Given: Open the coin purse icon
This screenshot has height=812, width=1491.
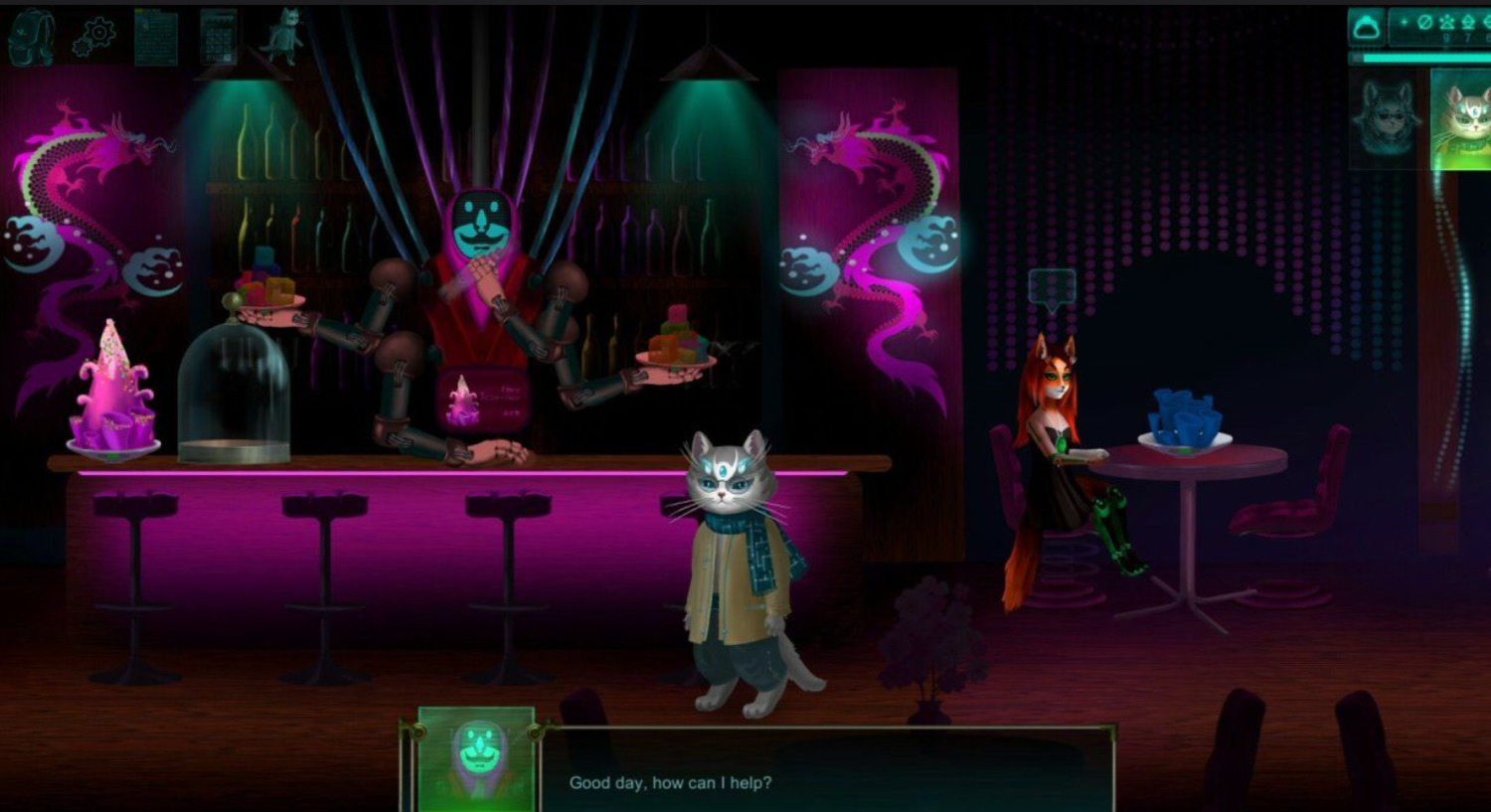Looking at the screenshot, I should [1367, 27].
